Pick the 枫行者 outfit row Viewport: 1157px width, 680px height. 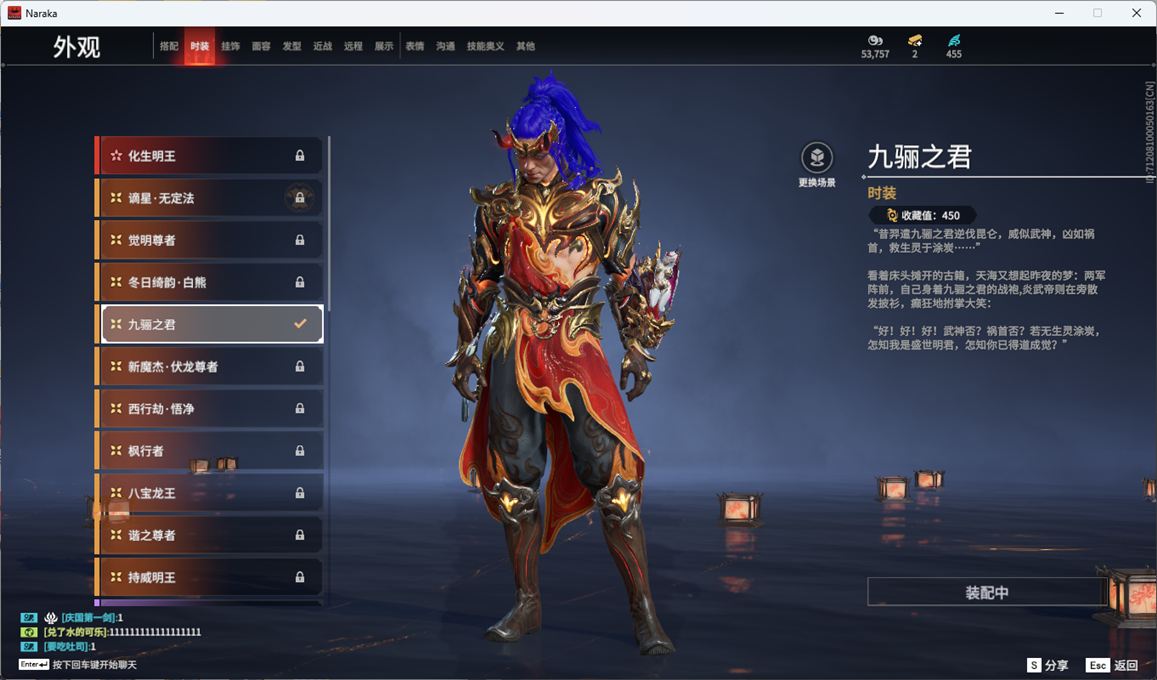point(209,451)
